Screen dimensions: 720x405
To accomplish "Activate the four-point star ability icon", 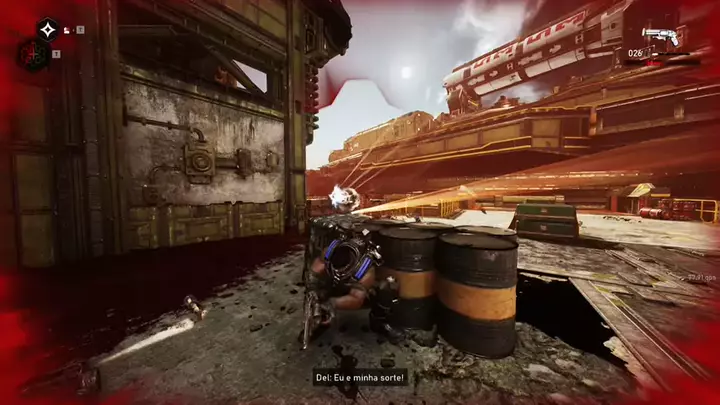I will tap(48, 30).
